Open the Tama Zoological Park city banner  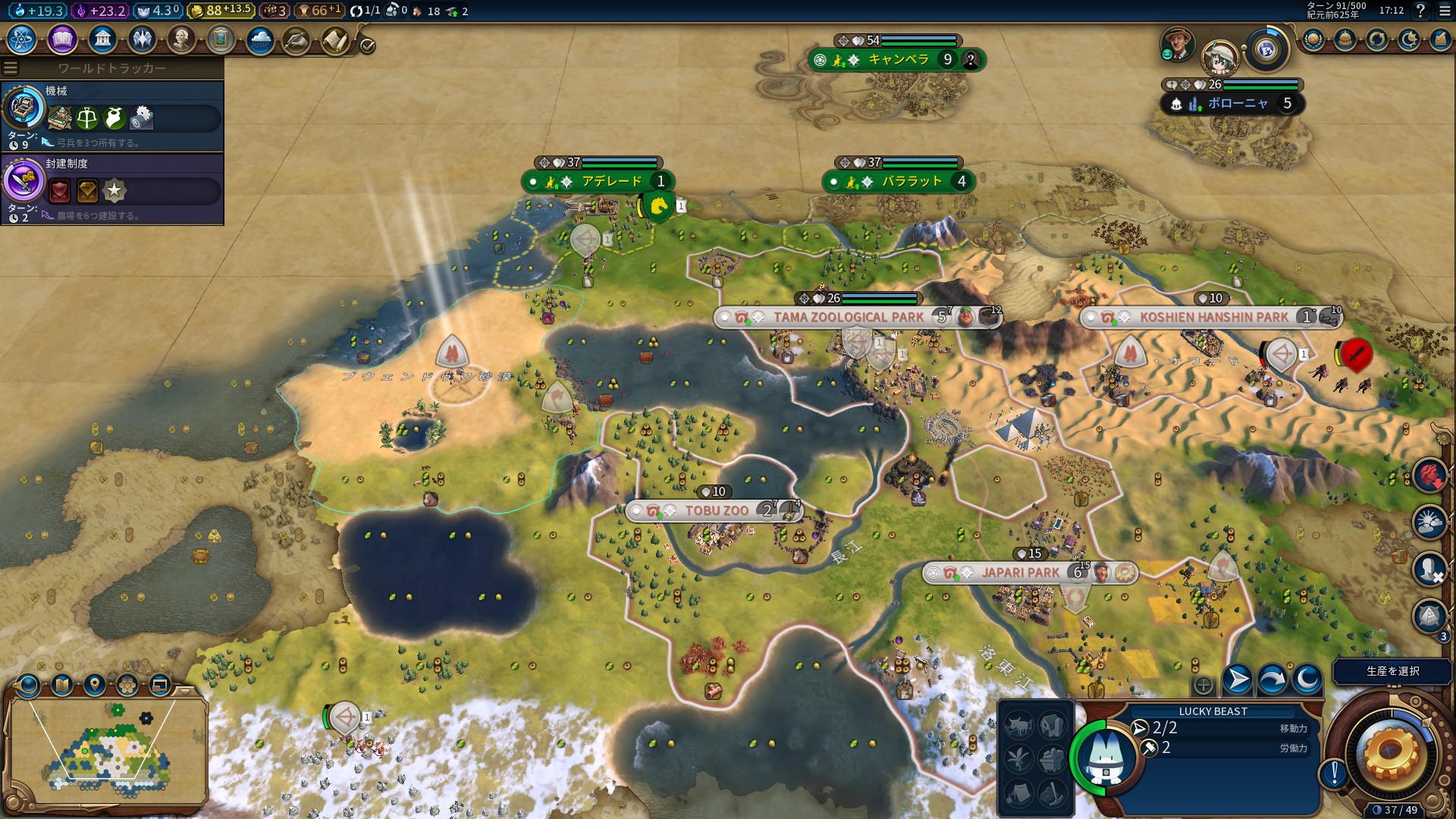(848, 317)
